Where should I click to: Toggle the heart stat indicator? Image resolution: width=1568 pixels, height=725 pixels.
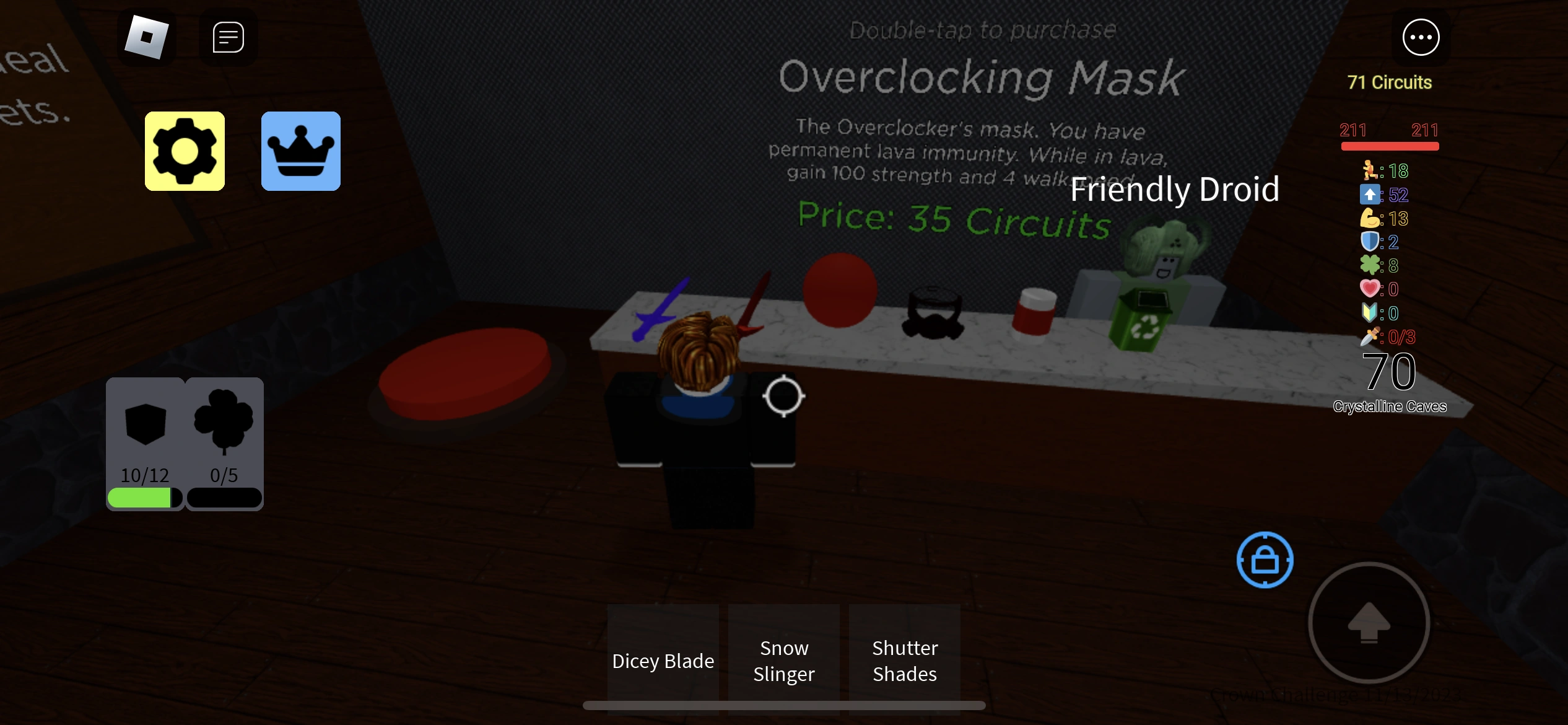[1370, 289]
